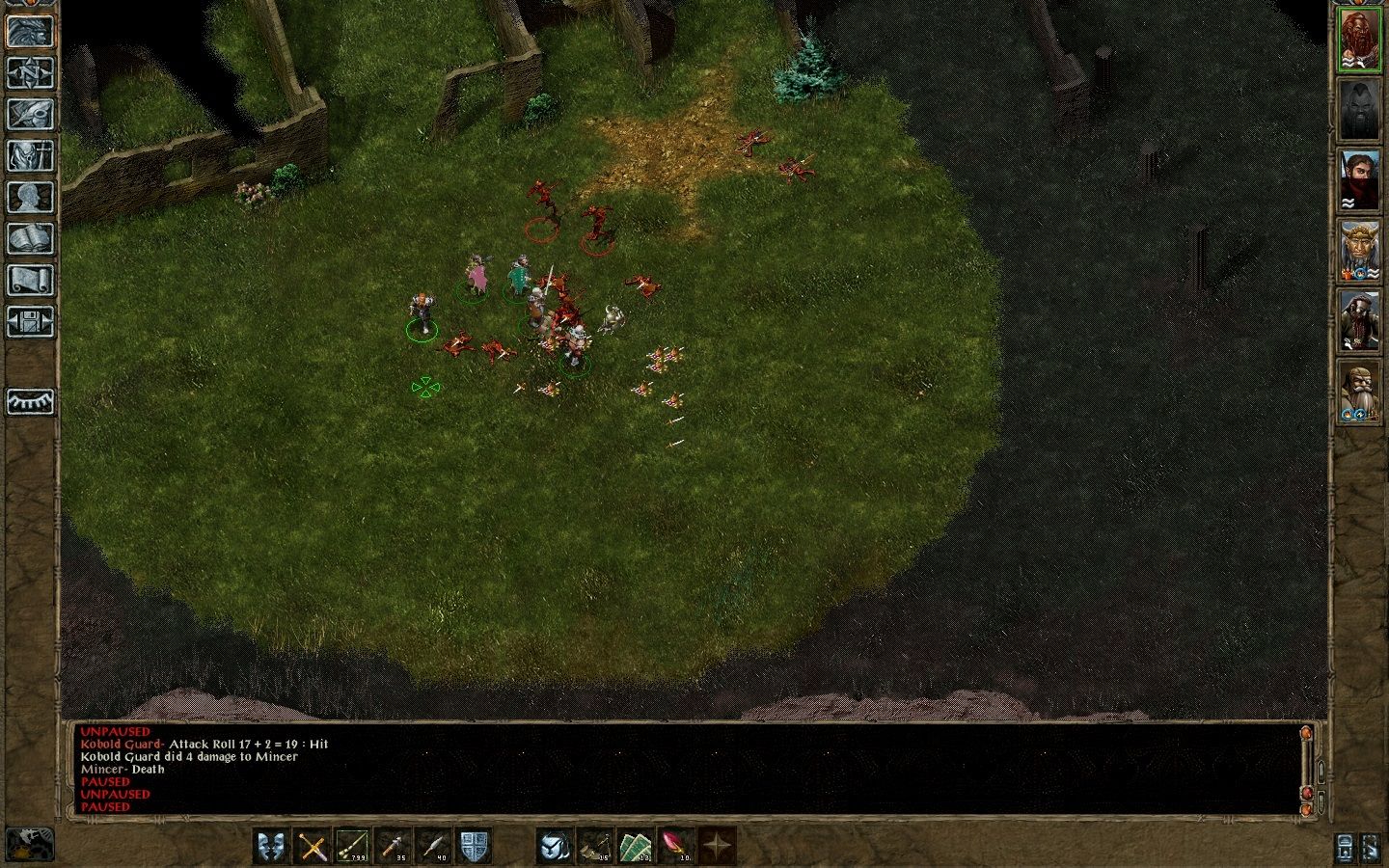Open the inventory screen from the sidebar
Viewport: 1389px width, 868px height.
pos(30,155)
